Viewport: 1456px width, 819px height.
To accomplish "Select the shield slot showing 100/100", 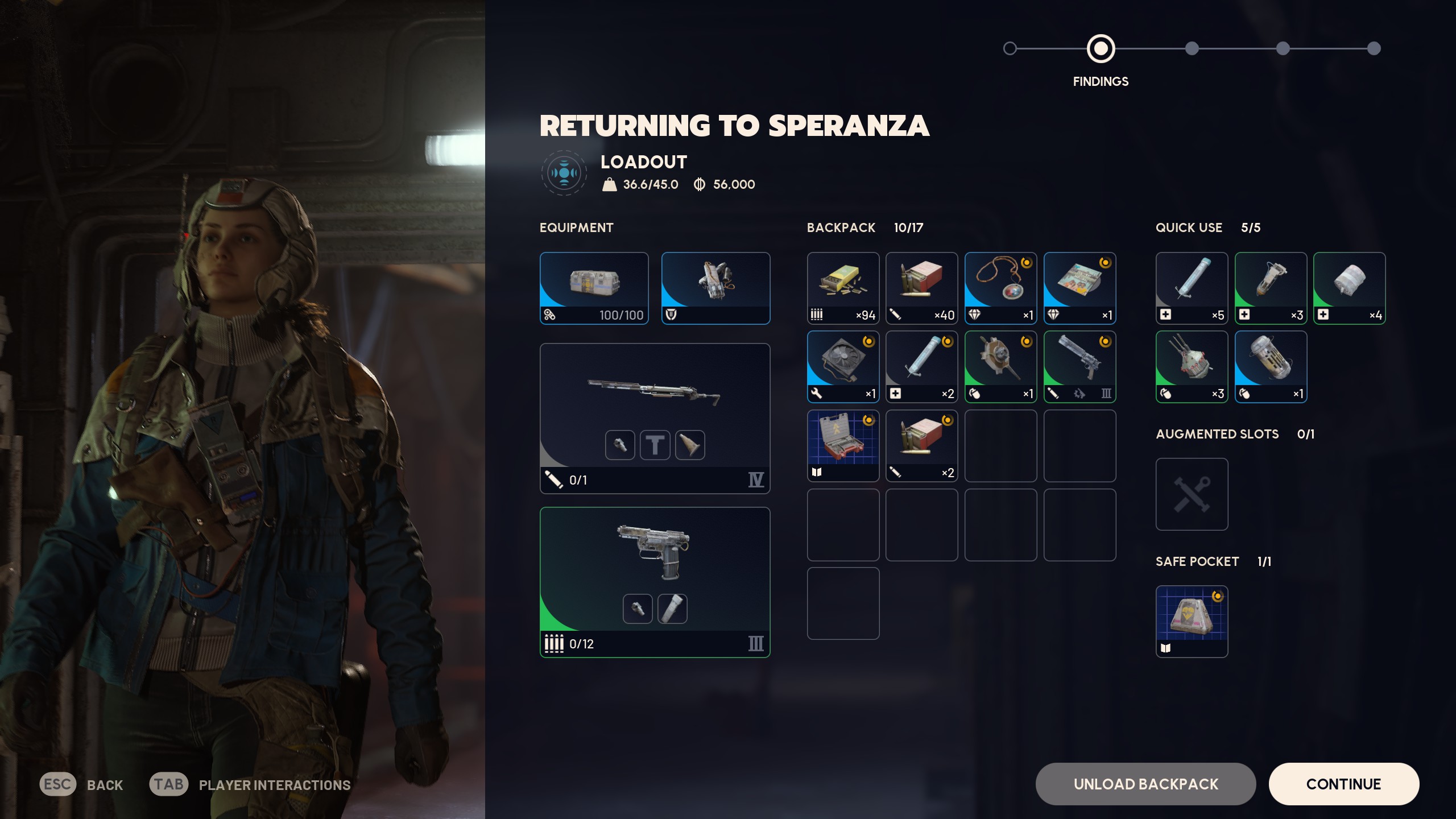I will tap(594, 288).
